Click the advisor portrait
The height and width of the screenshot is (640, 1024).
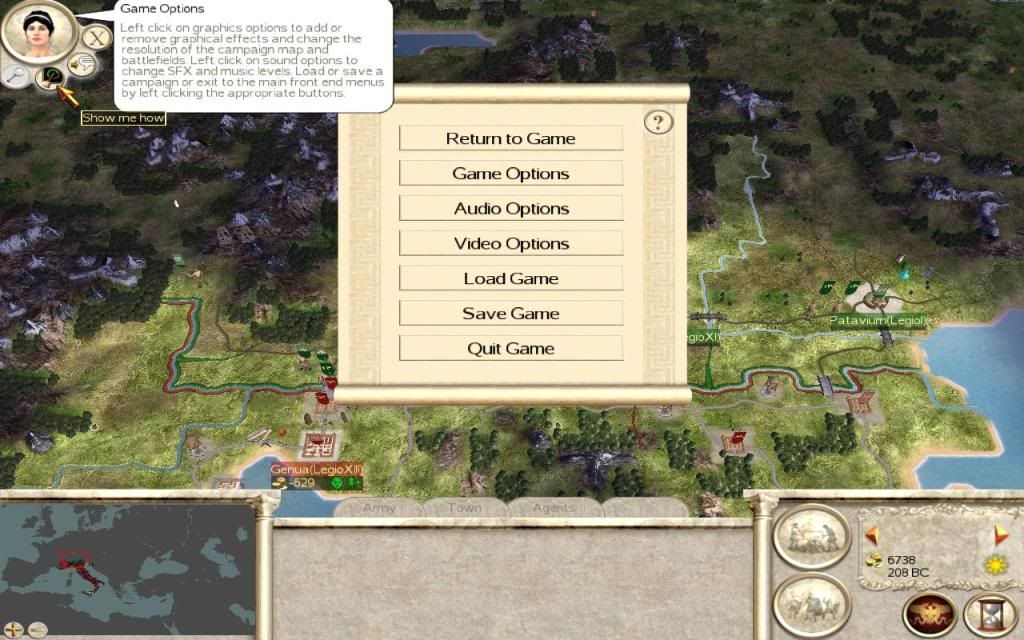tap(39, 30)
